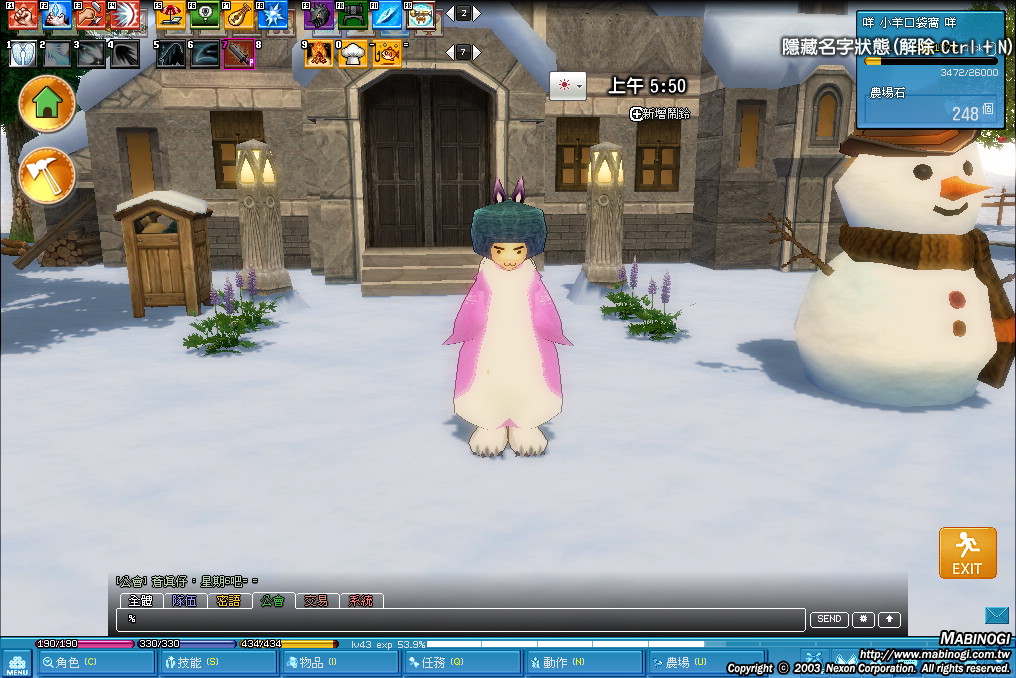Click the chat text input field
1016x678 pixels.
tap(460, 620)
